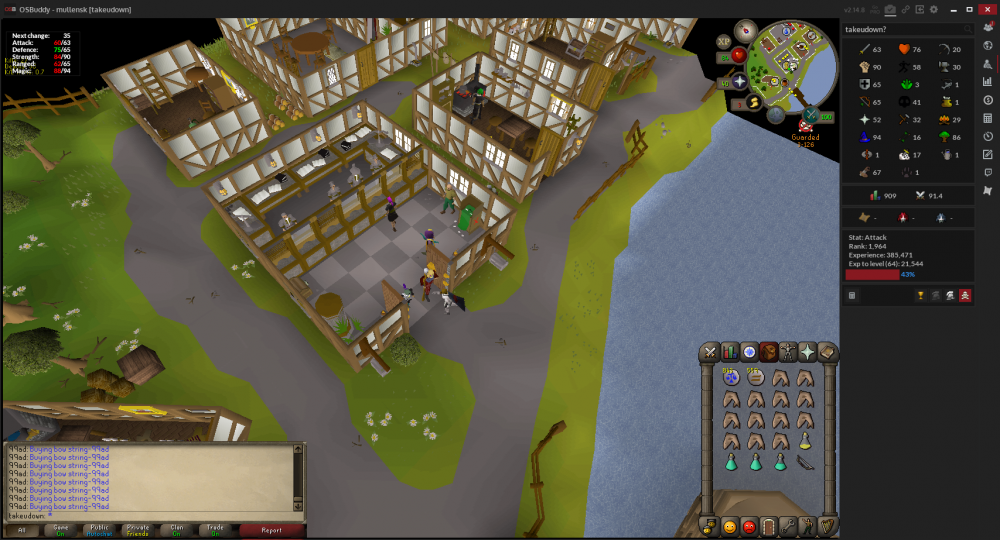This screenshot has height=540, width=1000.
Task: Toggle the Public chat filter
Action: point(99,530)
